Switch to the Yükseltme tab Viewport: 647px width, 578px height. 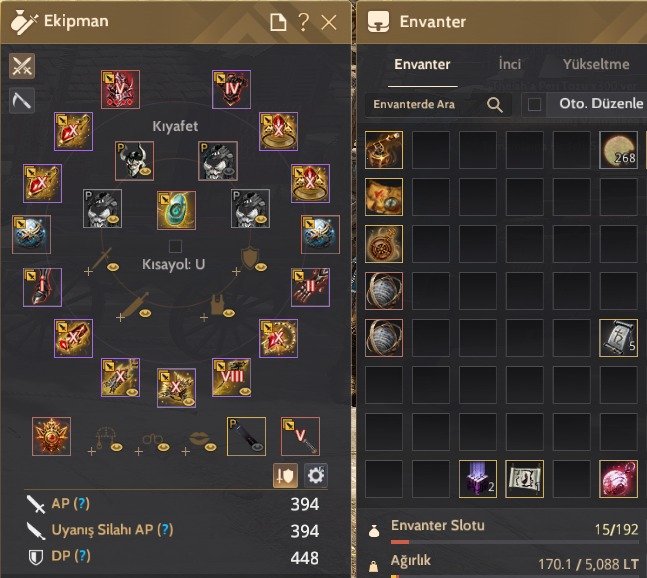tap(598, 64)
